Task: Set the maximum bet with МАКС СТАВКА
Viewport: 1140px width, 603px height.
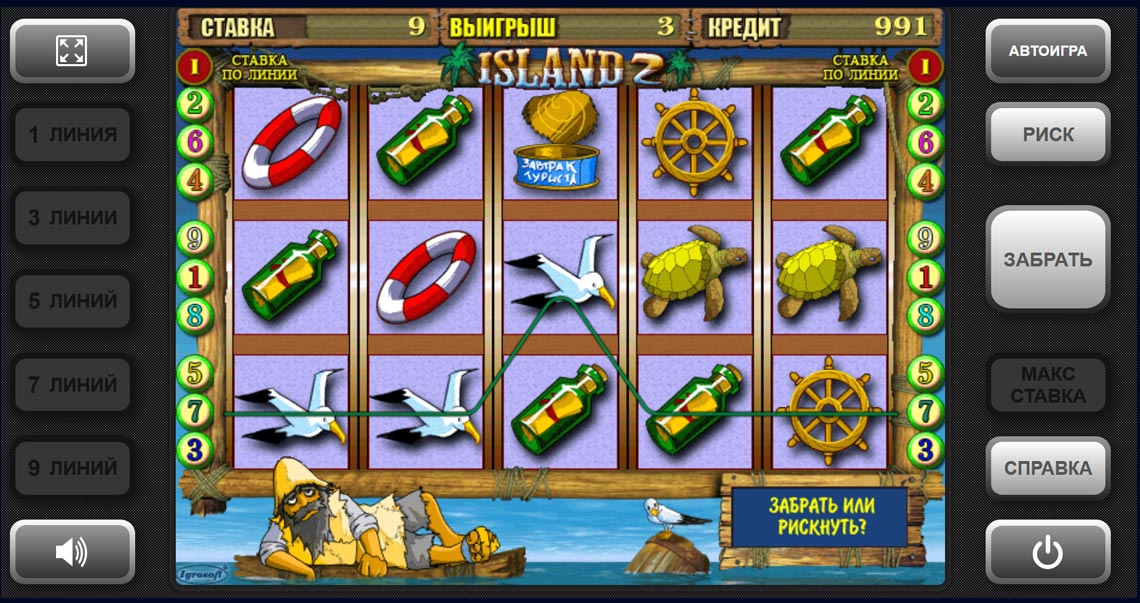Action: pyautogui.click(x=1047, y=385)
